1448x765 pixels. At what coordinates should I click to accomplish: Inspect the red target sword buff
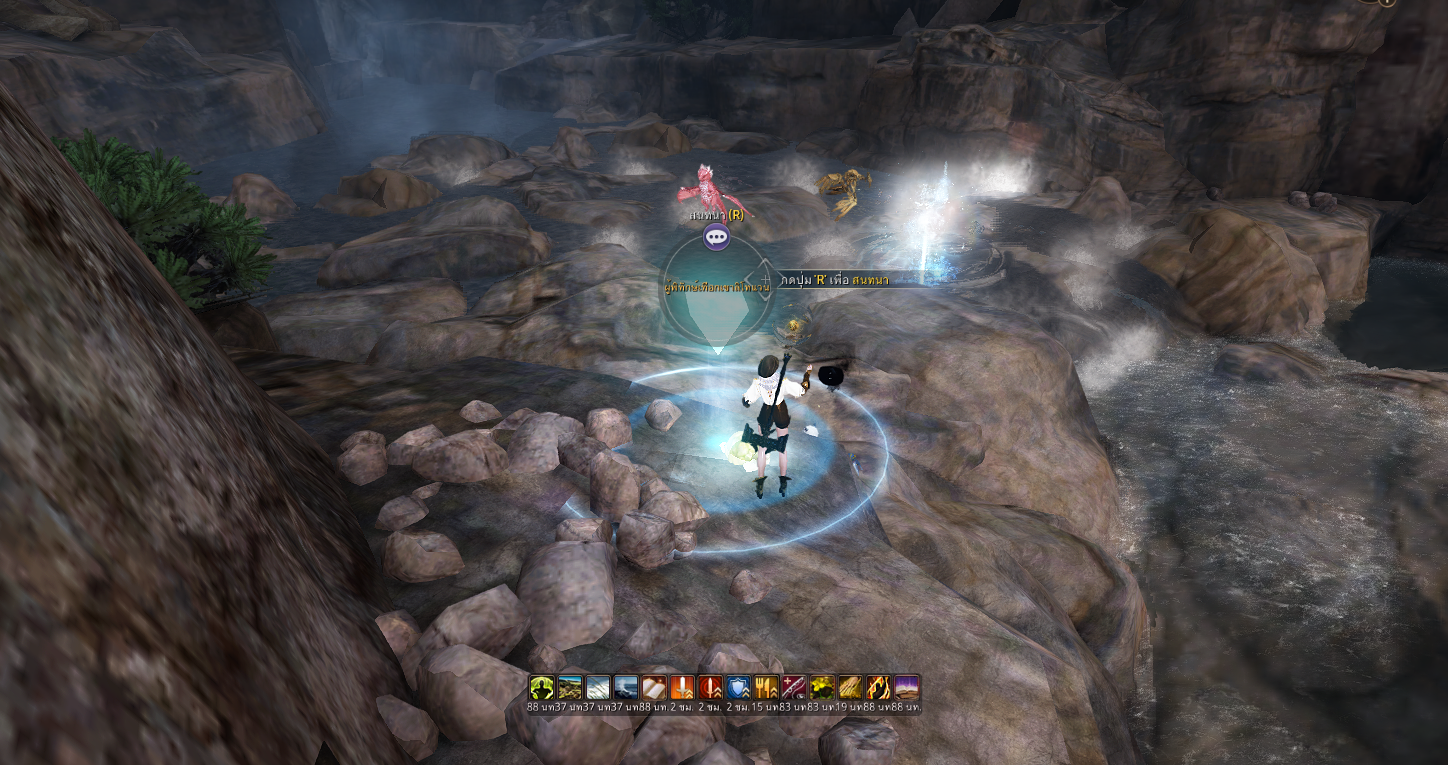[x=710, y=687]
